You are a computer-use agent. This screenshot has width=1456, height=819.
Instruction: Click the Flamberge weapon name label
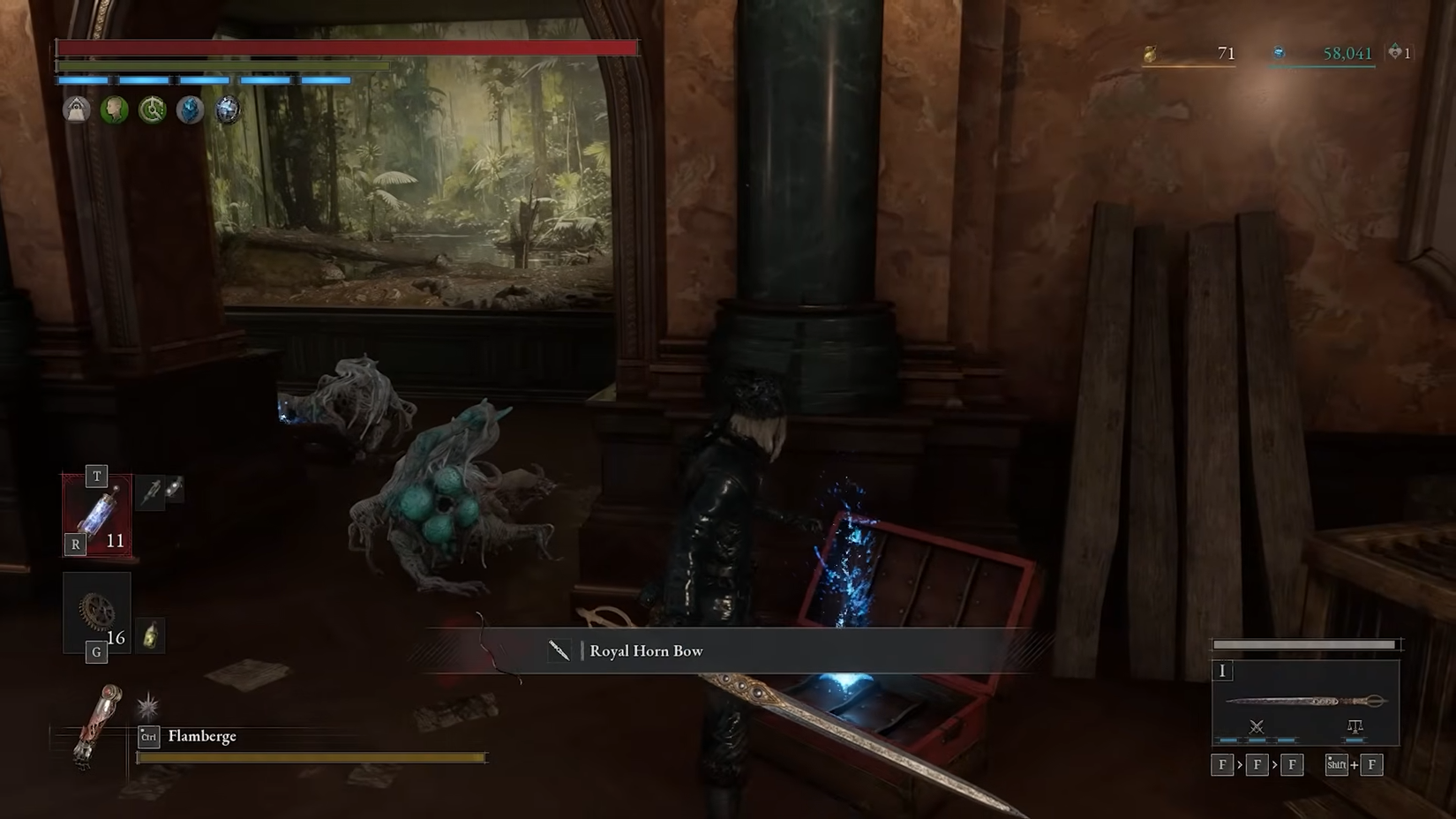205,735
